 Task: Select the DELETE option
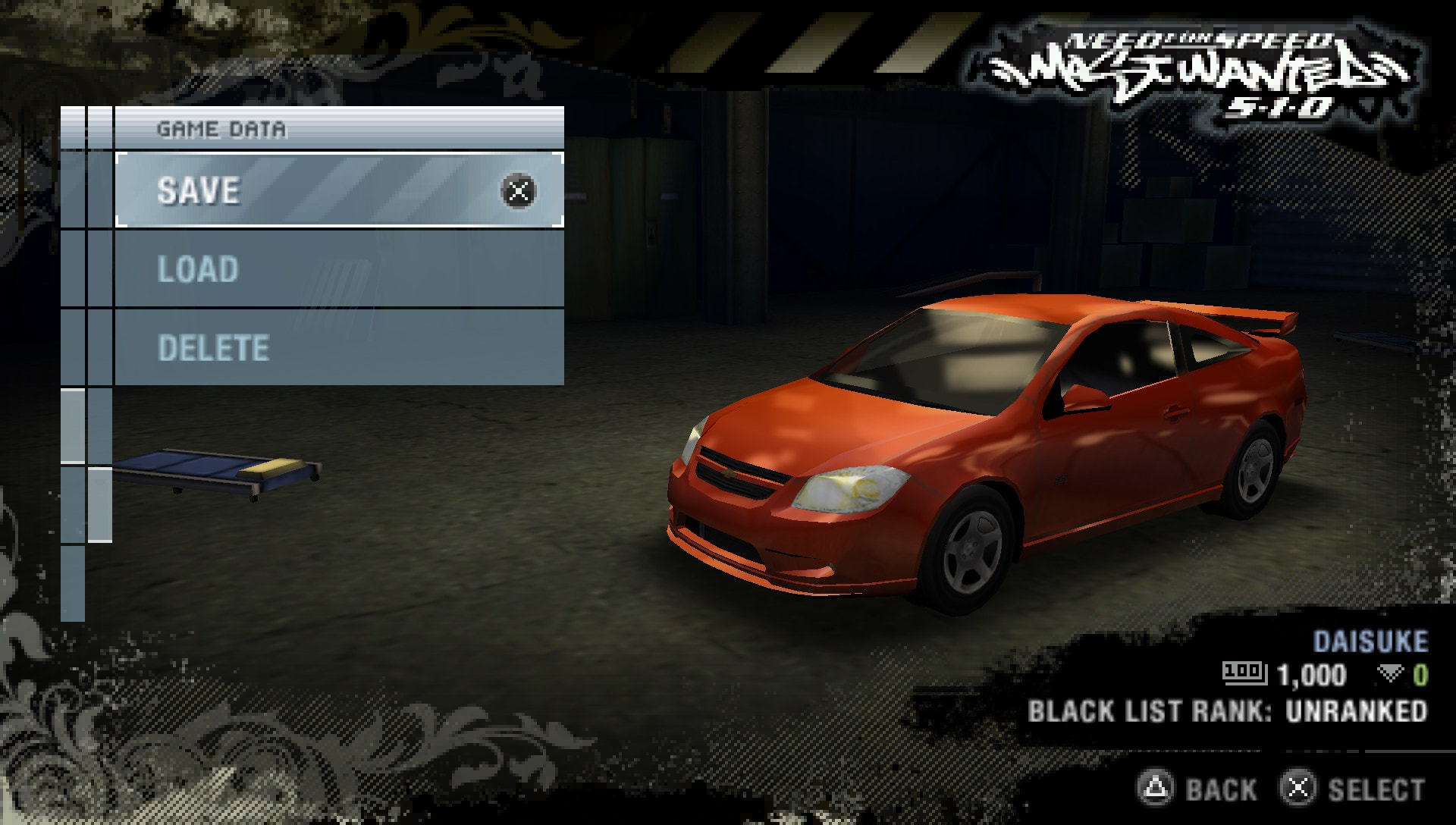click(212, 349)
